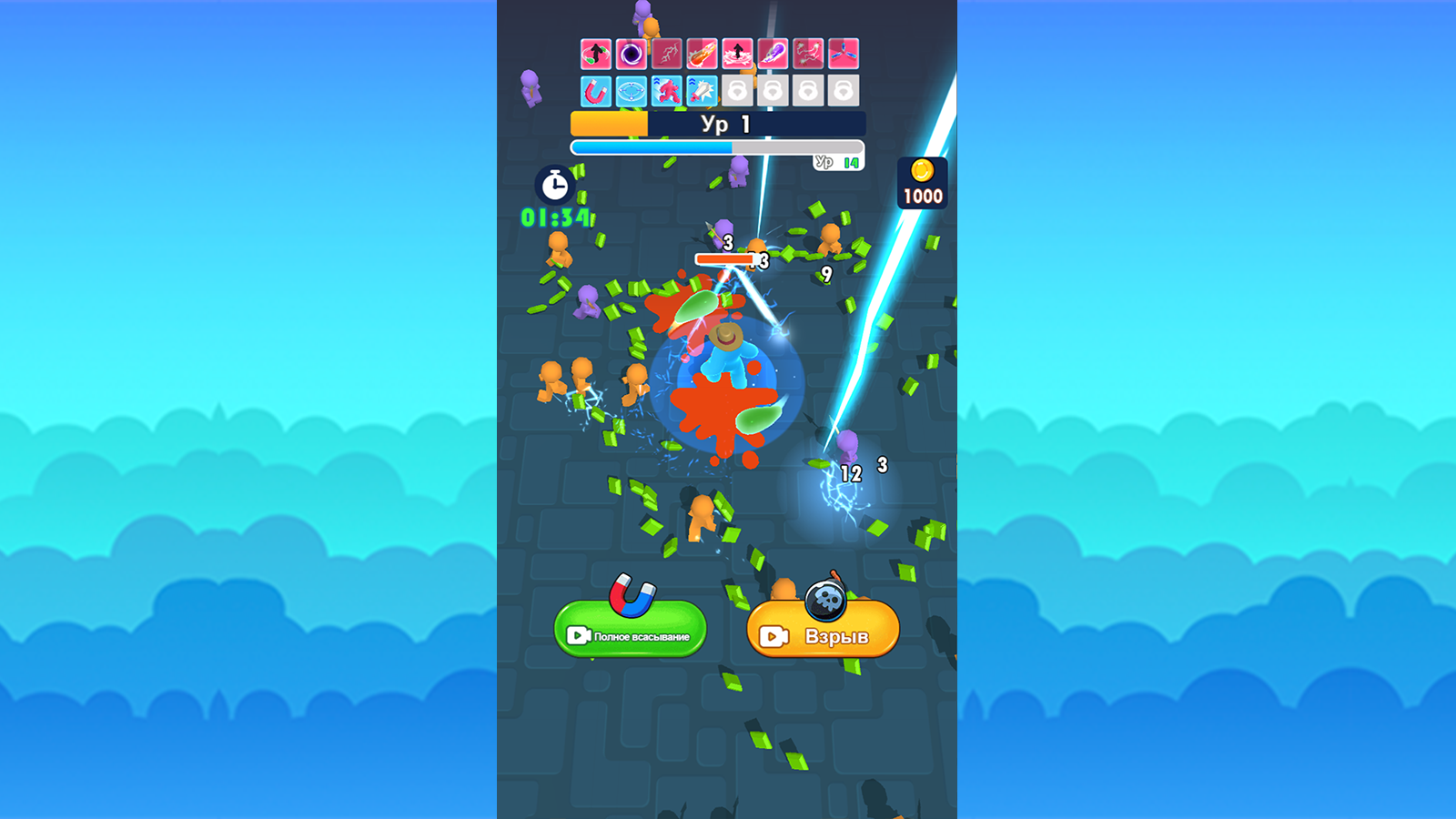Select the orbit ring ability icon

(630, 89)
